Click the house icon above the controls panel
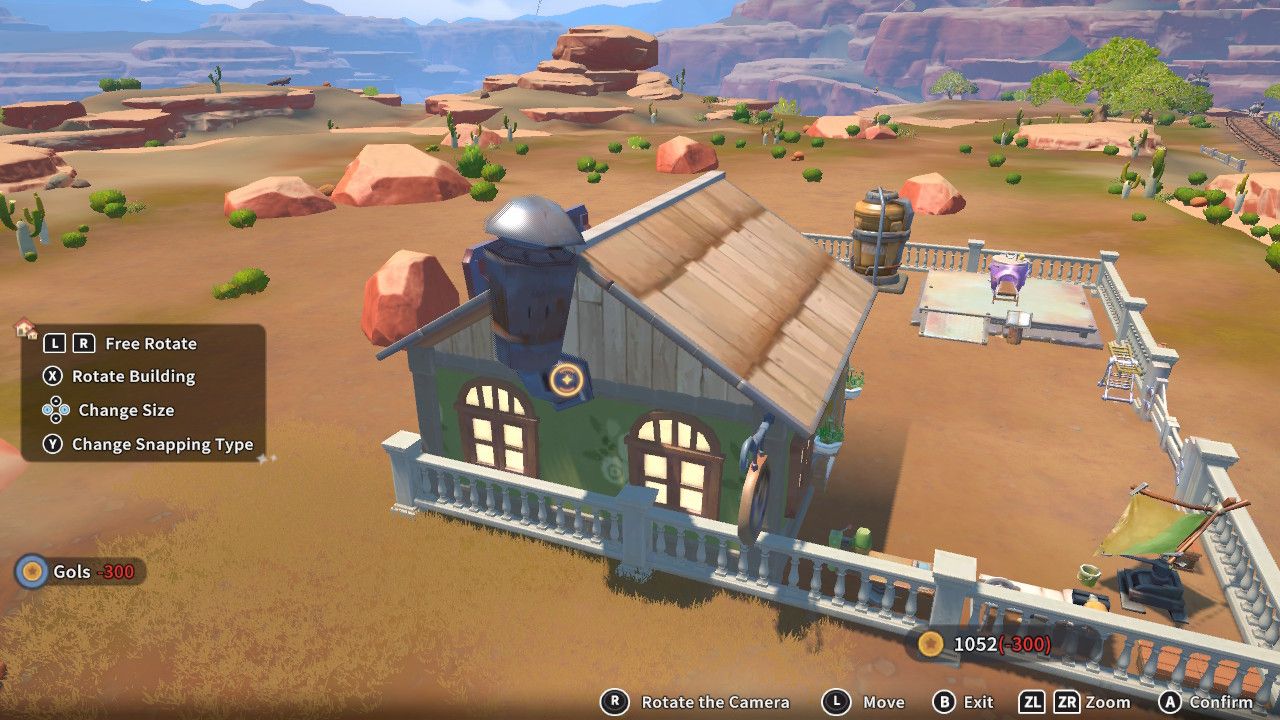 pos(24,327)
